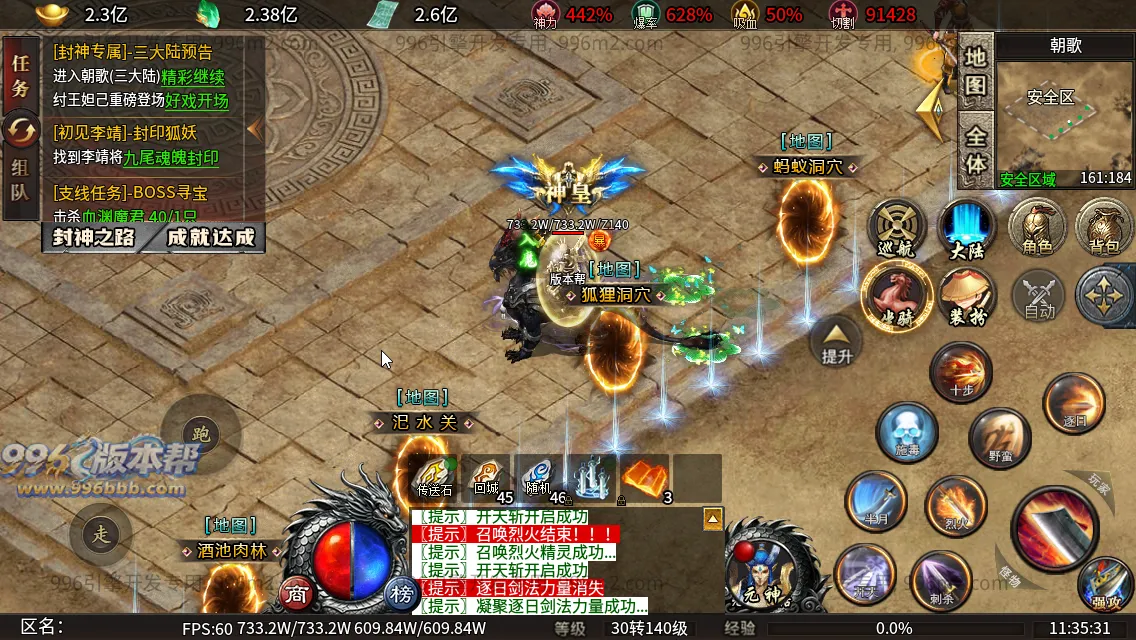
Task: Toggle 自动 auto-combat
Action: coord(1040,297)
